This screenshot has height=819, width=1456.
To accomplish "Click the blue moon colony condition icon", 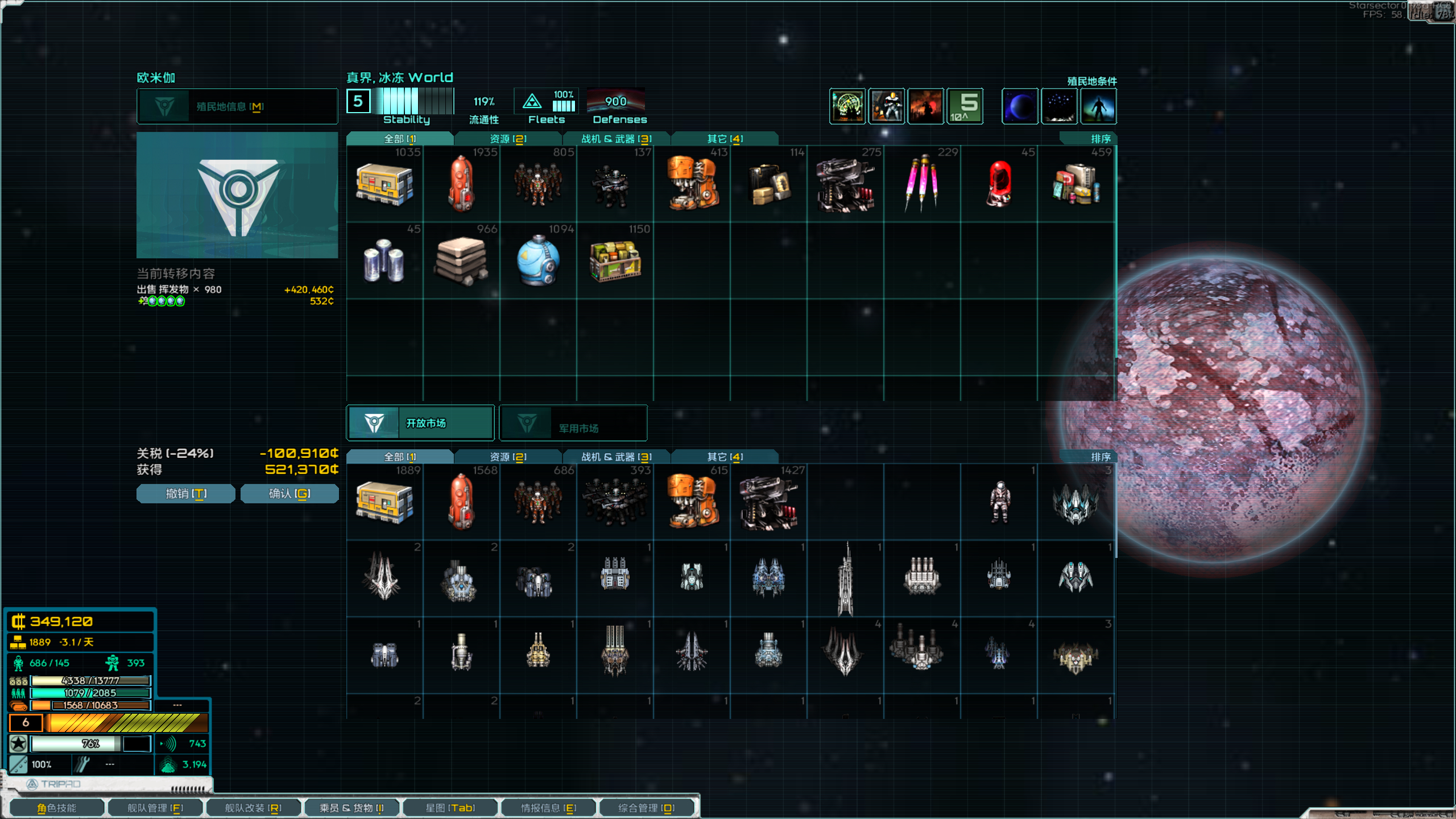I will [1019, 106].
